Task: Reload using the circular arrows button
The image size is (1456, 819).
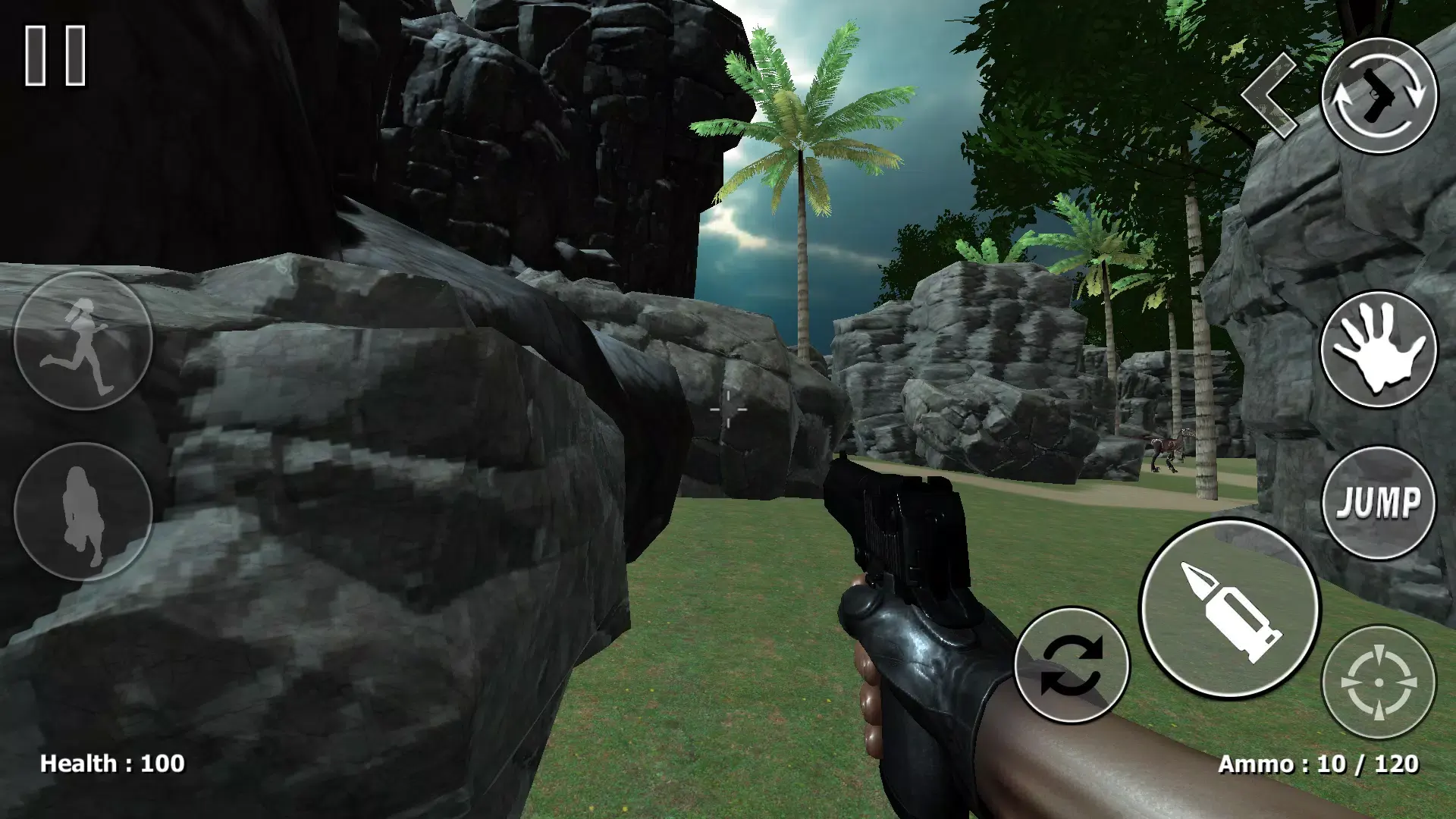Action: (x=1072, y=665)
